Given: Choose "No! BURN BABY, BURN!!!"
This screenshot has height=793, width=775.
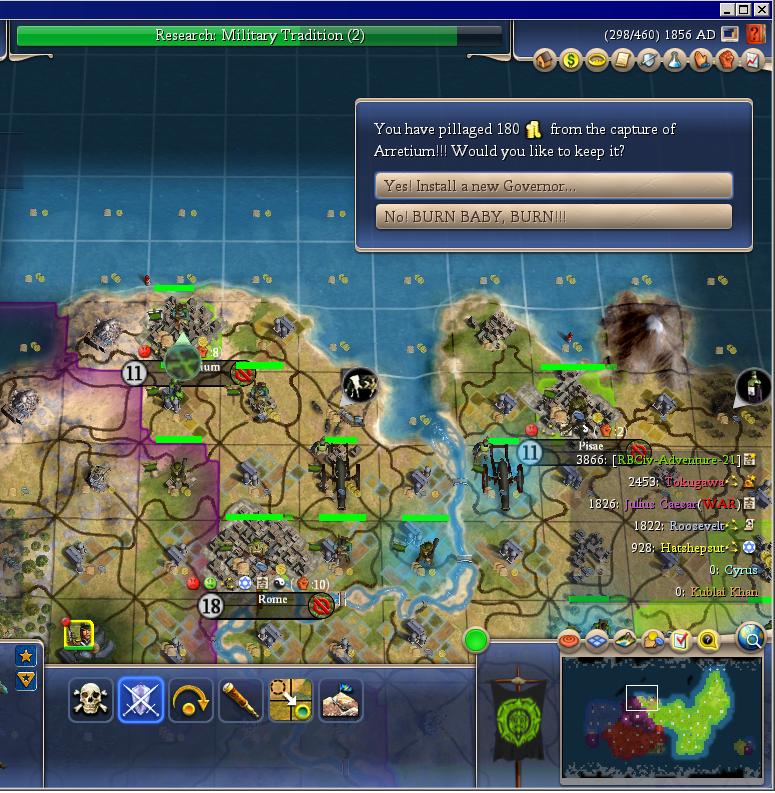Looking at the screenshot, I should 553,217.
